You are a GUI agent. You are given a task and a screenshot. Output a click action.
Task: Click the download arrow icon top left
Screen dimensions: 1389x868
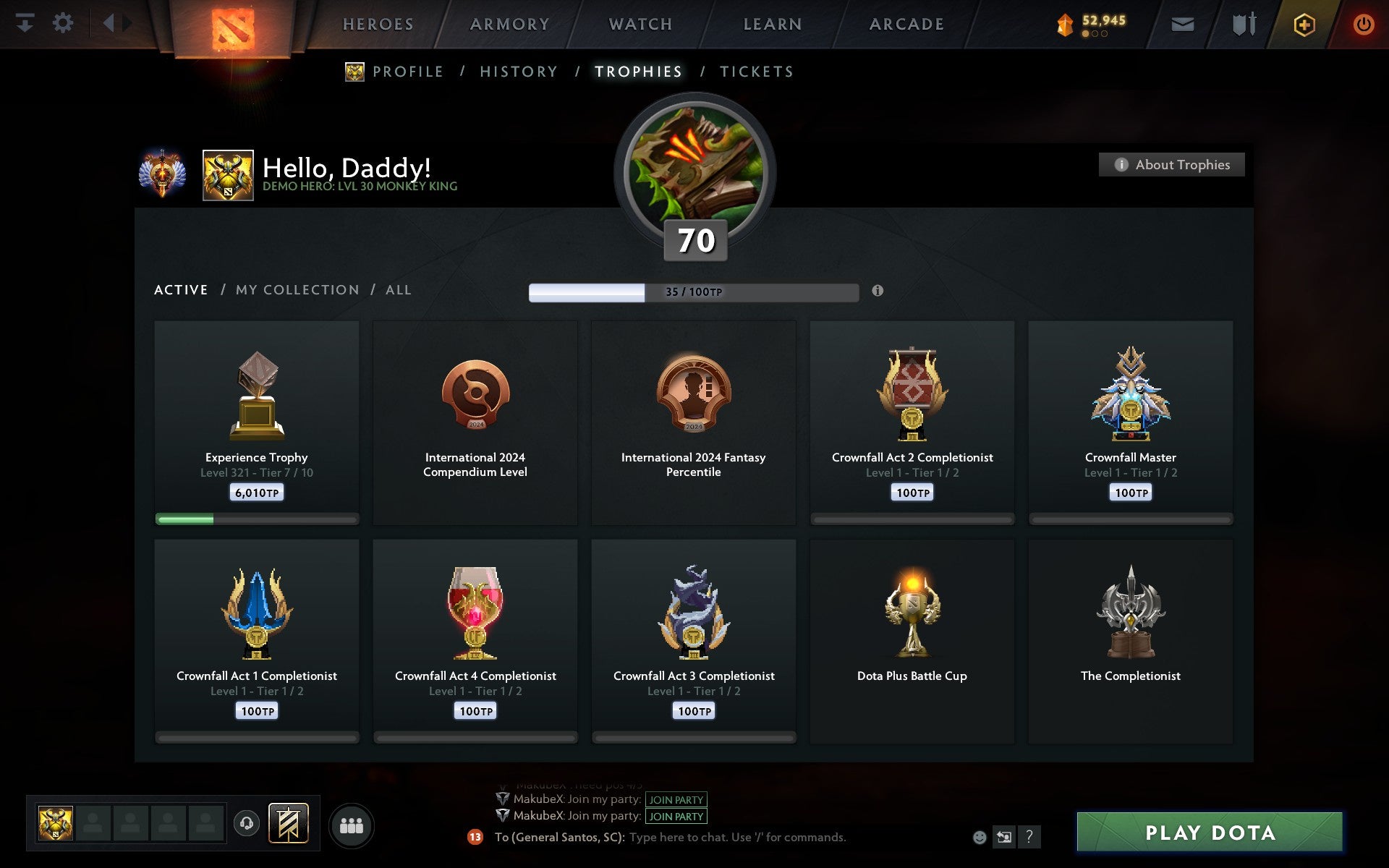coord(27,23)
